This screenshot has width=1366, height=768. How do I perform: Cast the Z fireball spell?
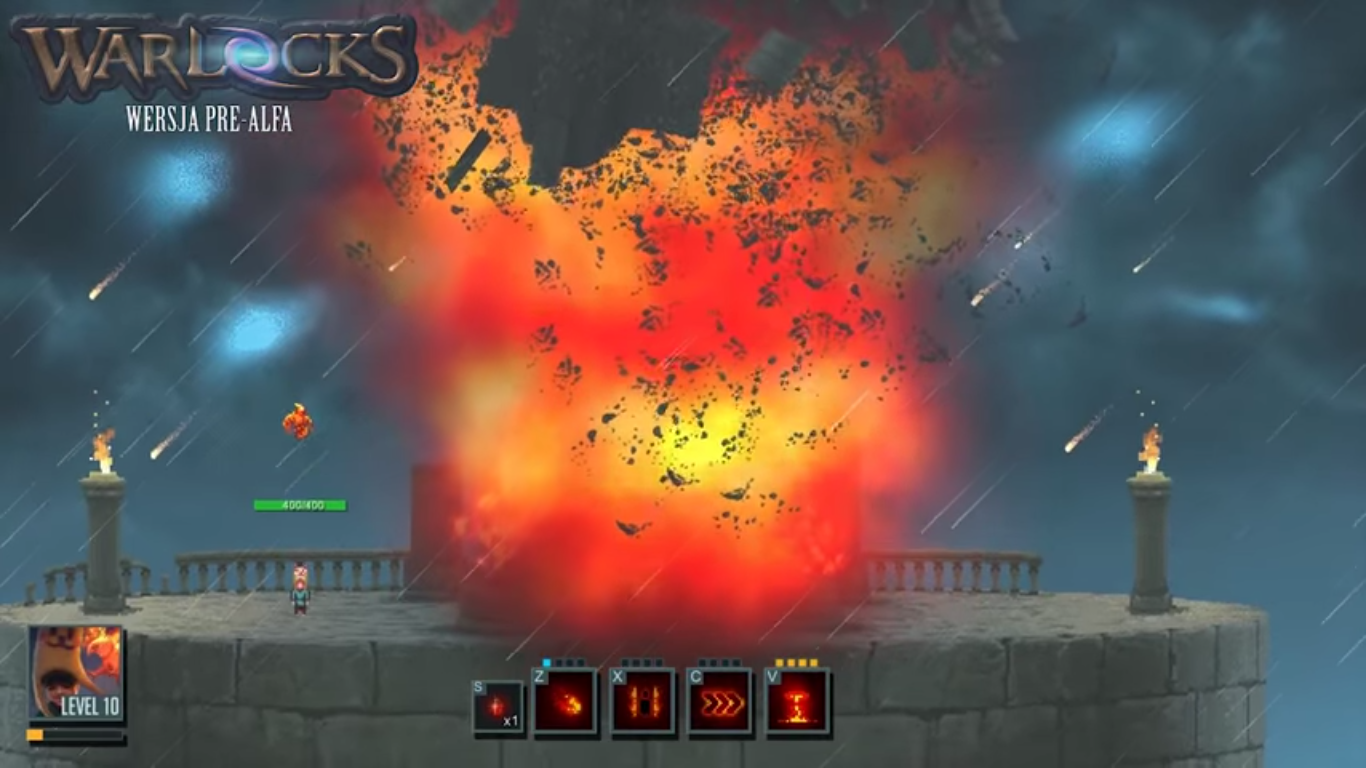pos(565,701)
